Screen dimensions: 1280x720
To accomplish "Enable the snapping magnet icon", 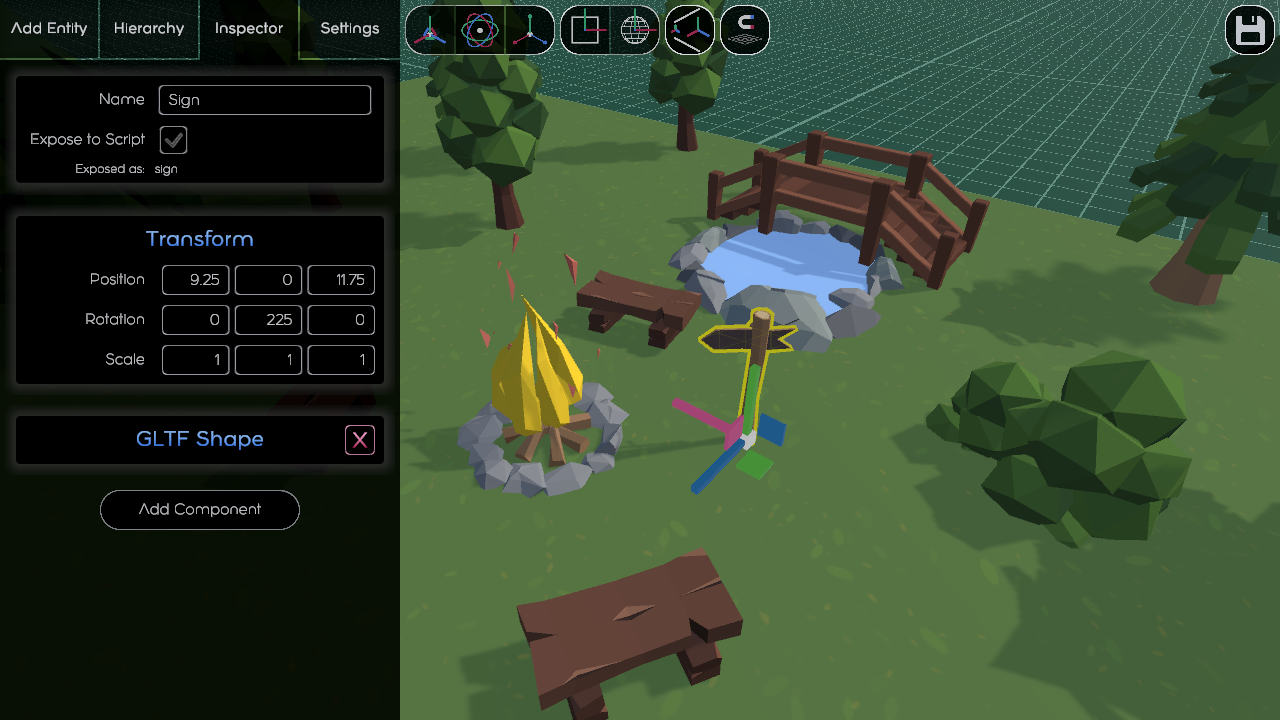I will point(744,30).
